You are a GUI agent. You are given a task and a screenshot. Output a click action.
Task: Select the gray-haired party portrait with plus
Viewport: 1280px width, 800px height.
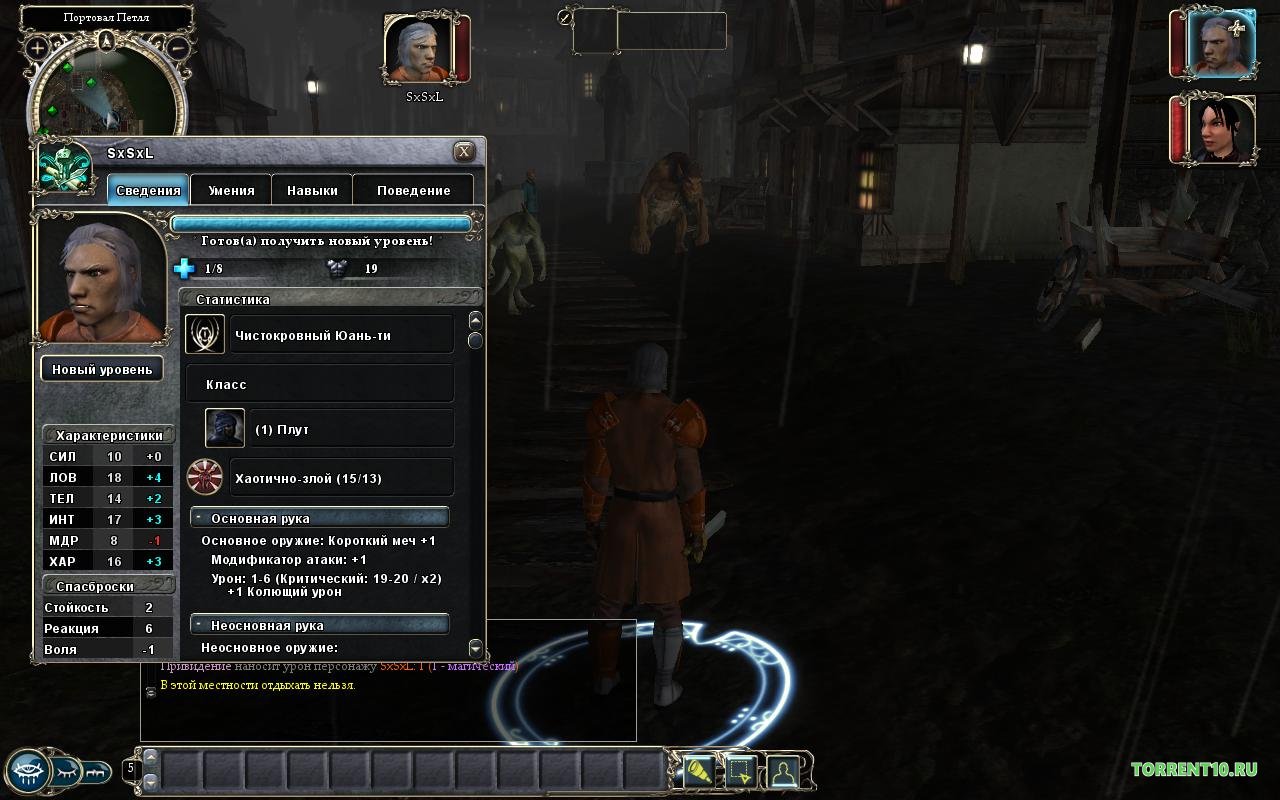(1217, 44)
